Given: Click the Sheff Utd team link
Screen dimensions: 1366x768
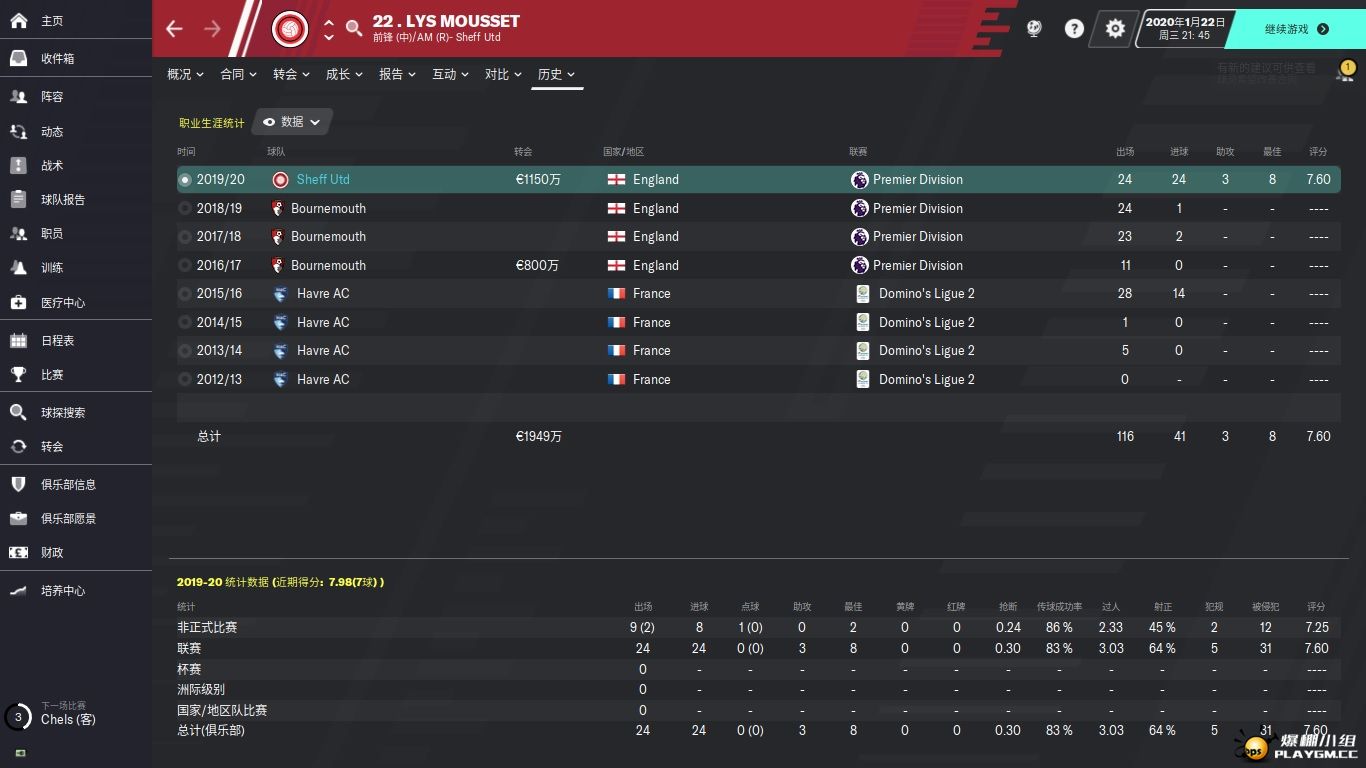Looking at the screenshot, I should pos(323,180).
